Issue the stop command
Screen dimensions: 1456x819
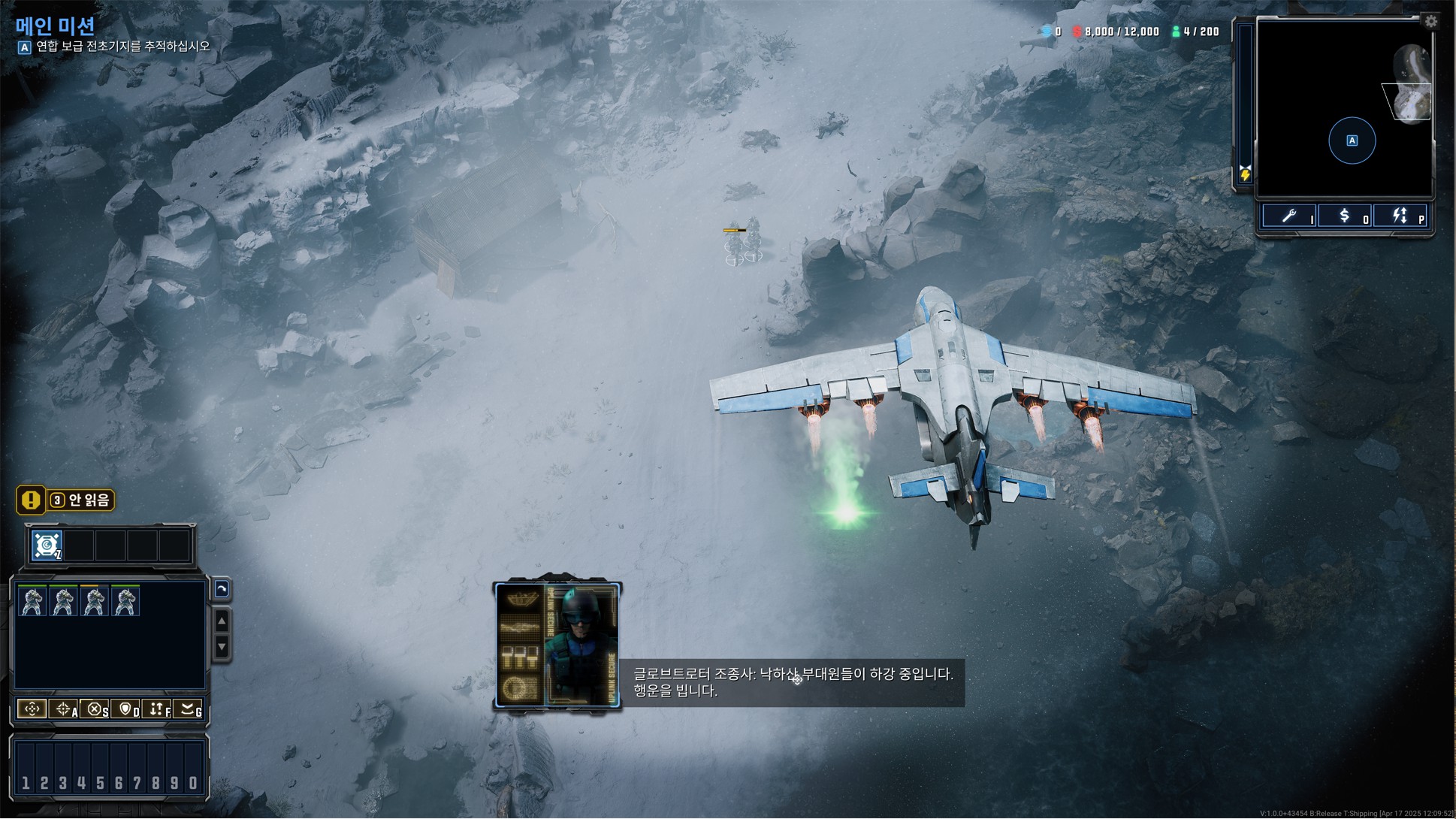(95, 709)
